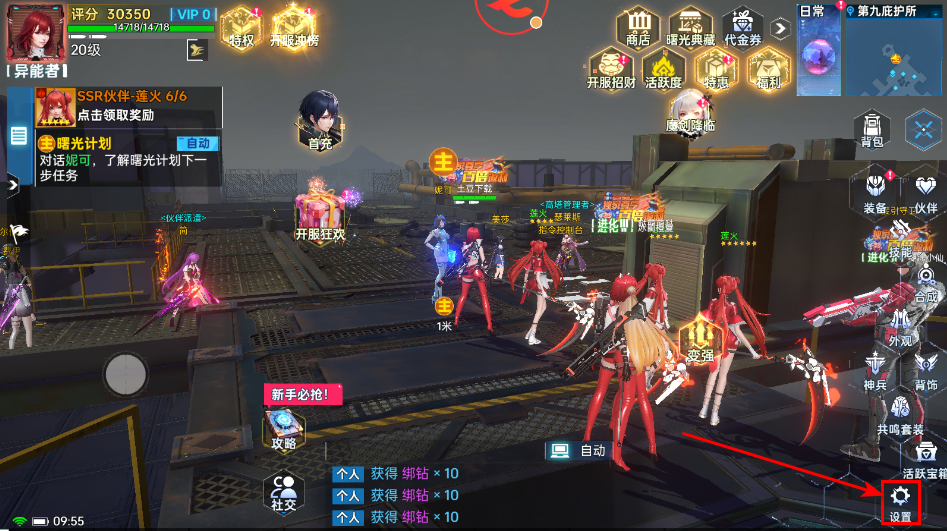Open the 背包 bag
947x531 pixels.
pos(872,128)
